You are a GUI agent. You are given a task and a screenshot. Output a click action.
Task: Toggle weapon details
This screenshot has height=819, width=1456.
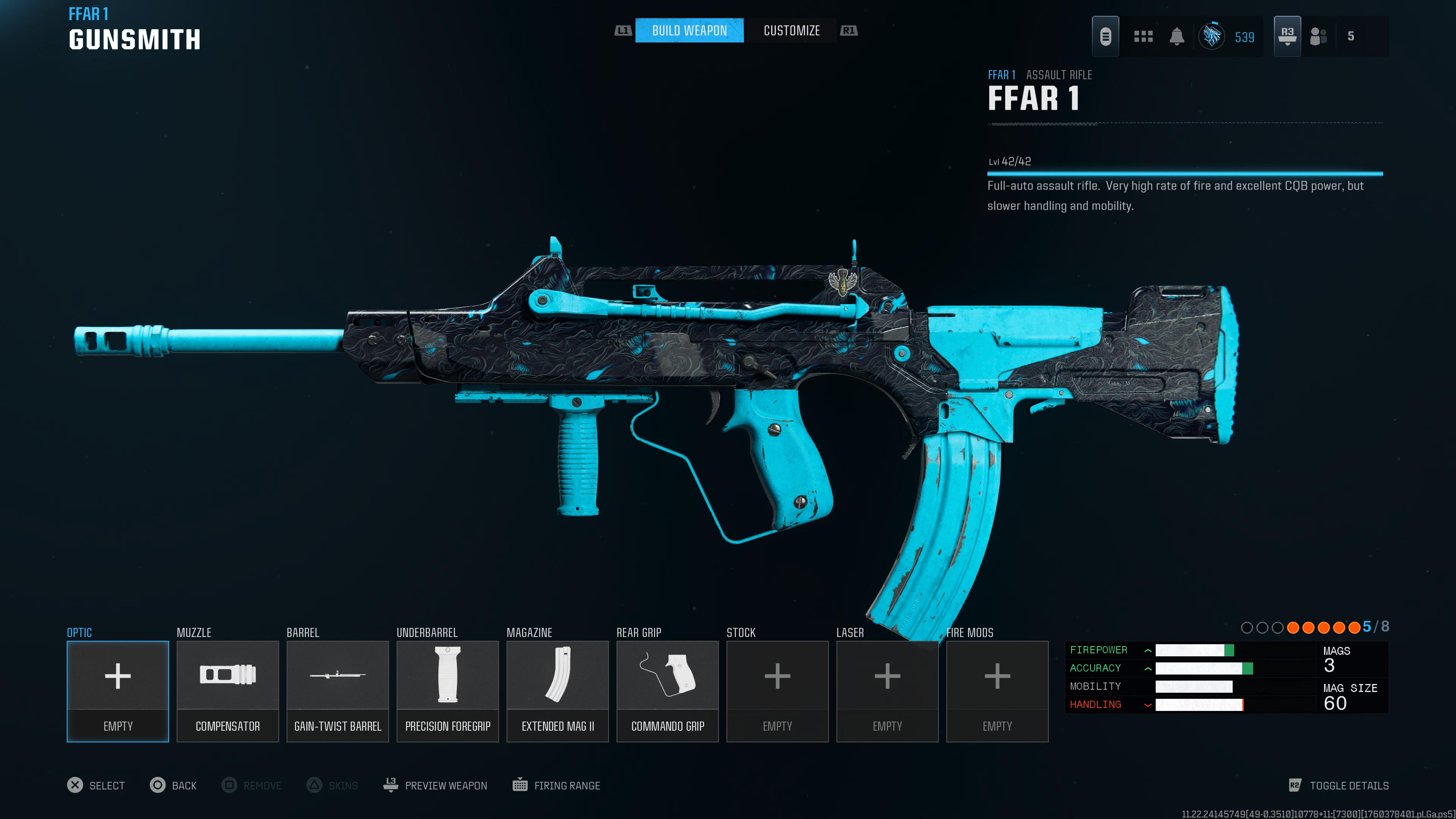coord(1338,785)
